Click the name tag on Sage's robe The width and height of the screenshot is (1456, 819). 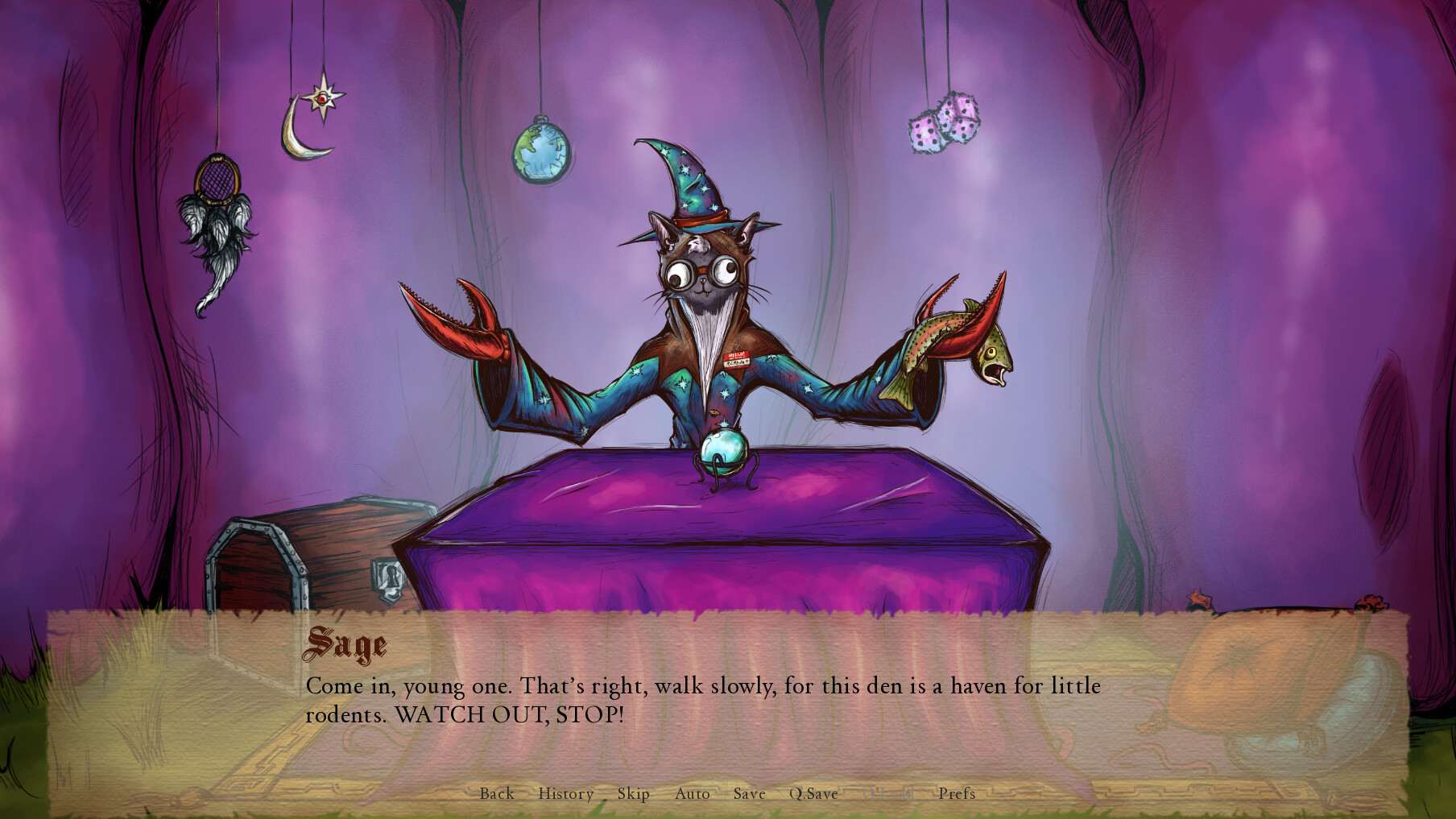coord(736,358)
